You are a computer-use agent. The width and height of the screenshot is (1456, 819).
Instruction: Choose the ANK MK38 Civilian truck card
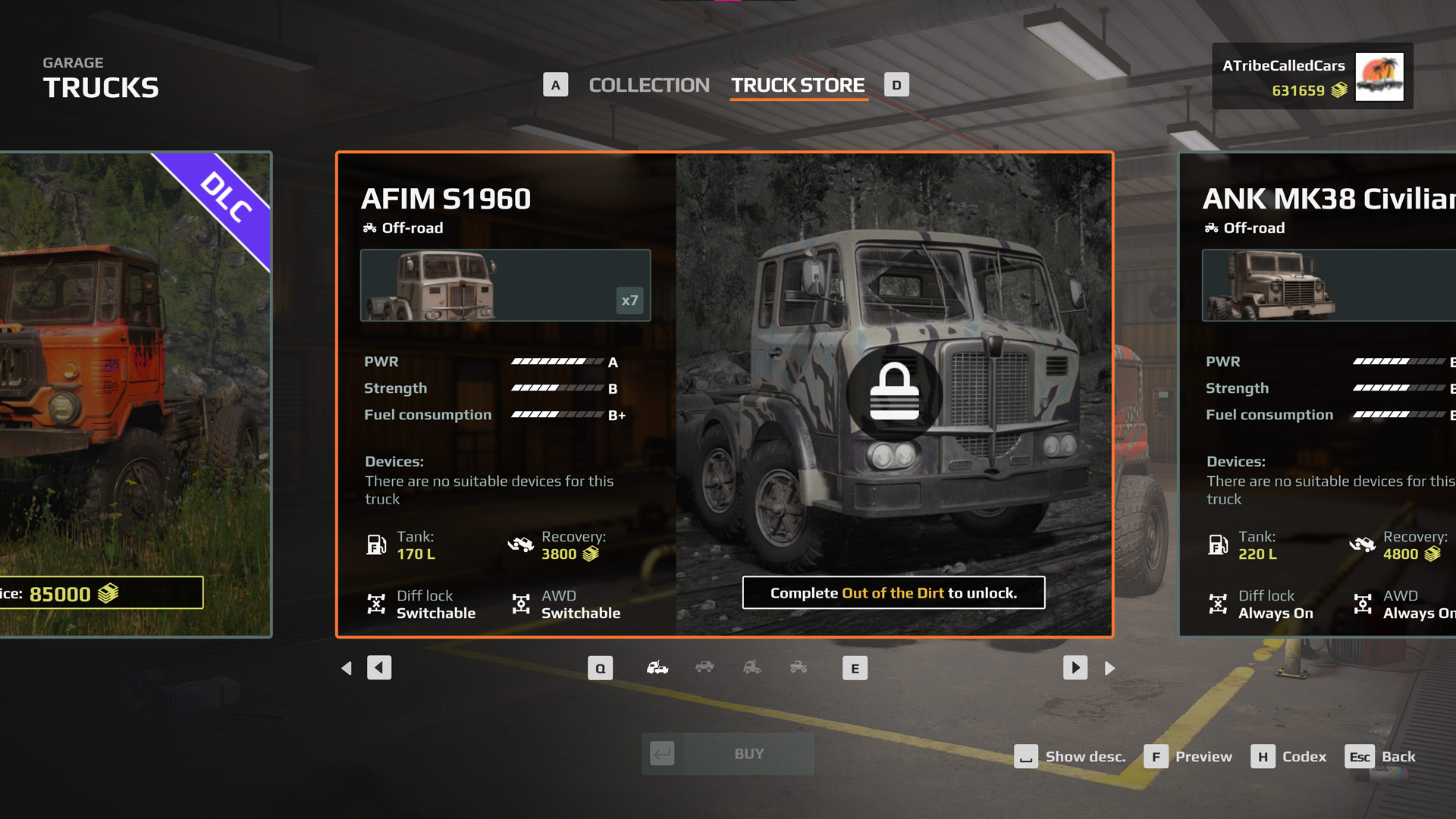tap(1319, 394)
